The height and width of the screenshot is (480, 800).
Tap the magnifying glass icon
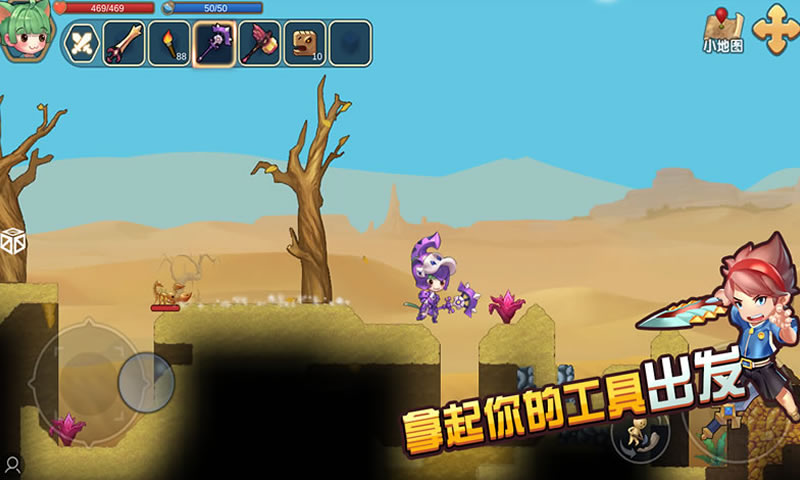click(x=12, y=464)
